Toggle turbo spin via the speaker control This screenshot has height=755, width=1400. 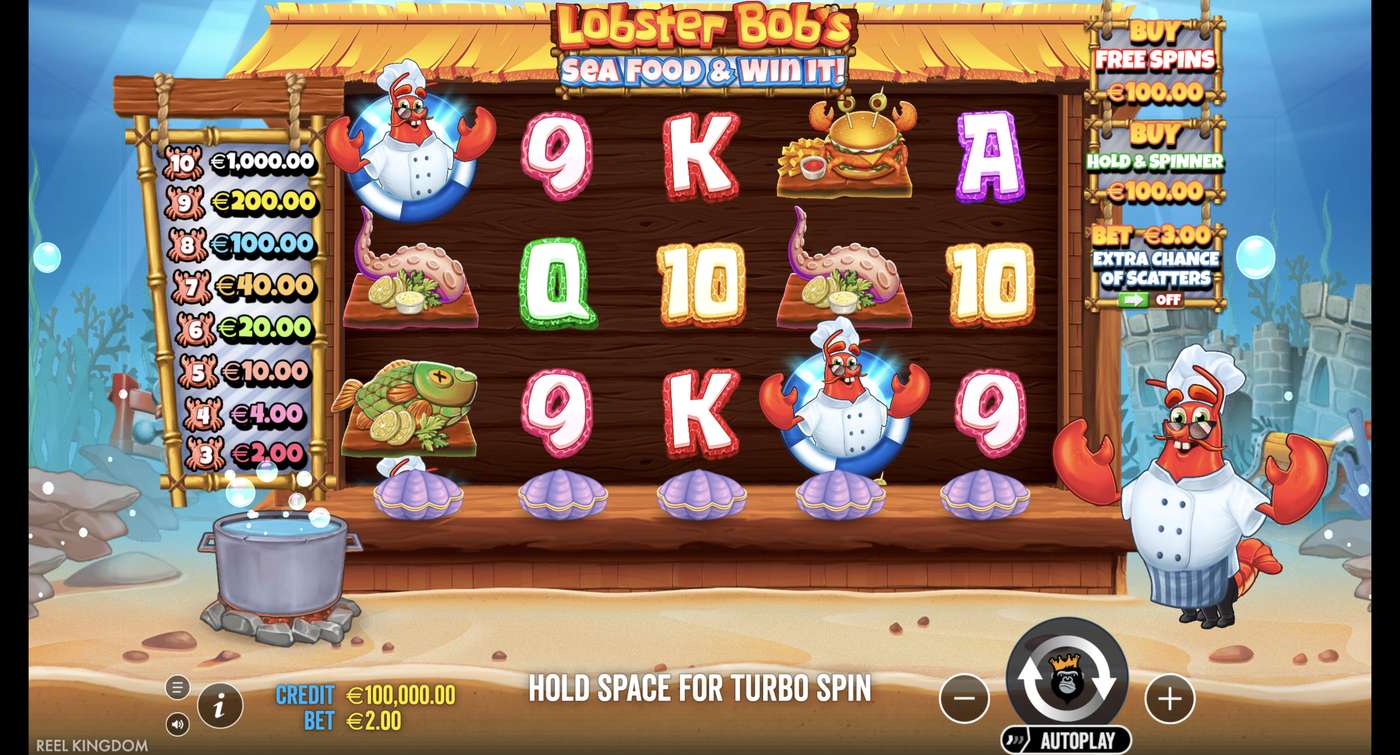178,722
